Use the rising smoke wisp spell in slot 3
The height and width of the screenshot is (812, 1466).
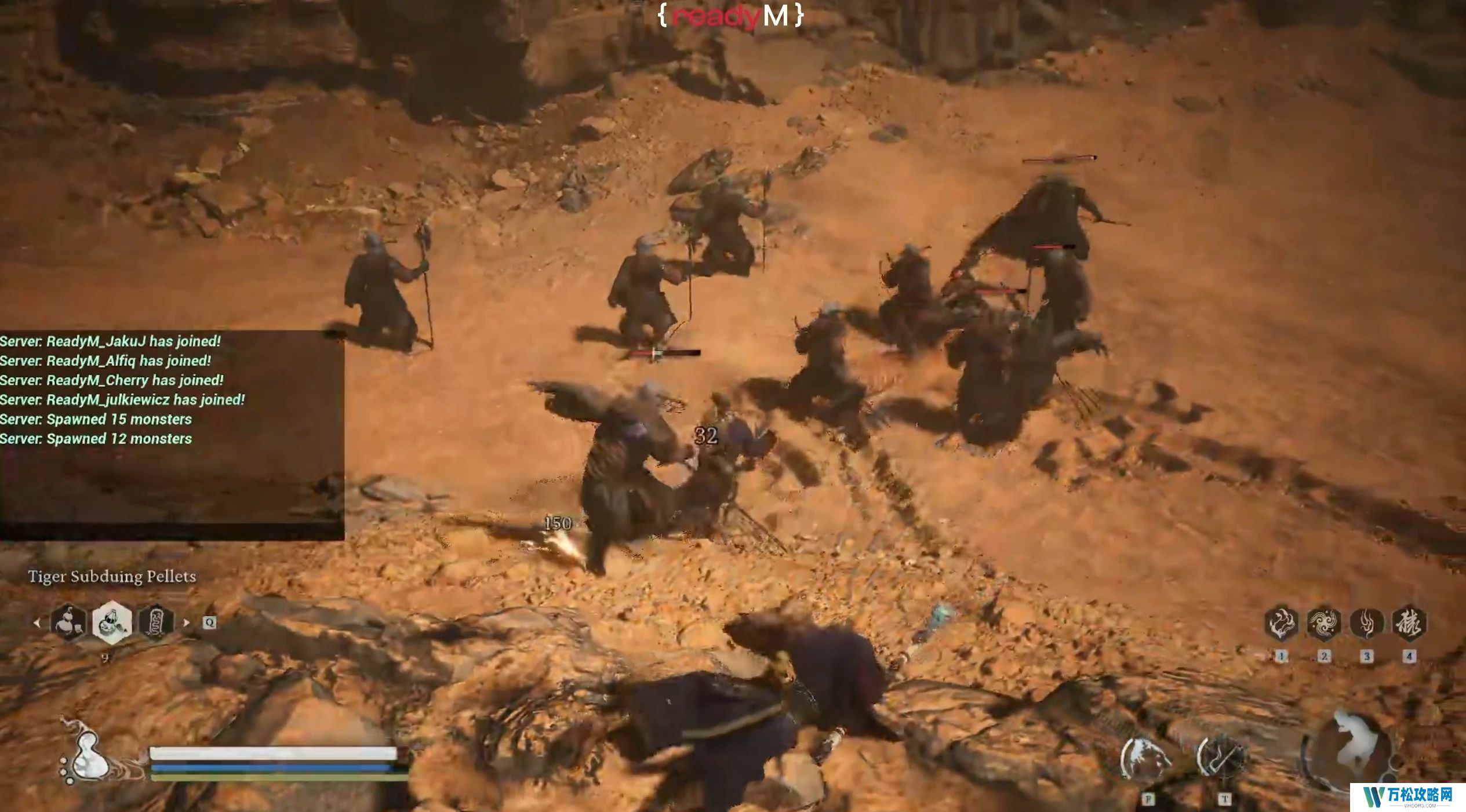pos(1367,624)
